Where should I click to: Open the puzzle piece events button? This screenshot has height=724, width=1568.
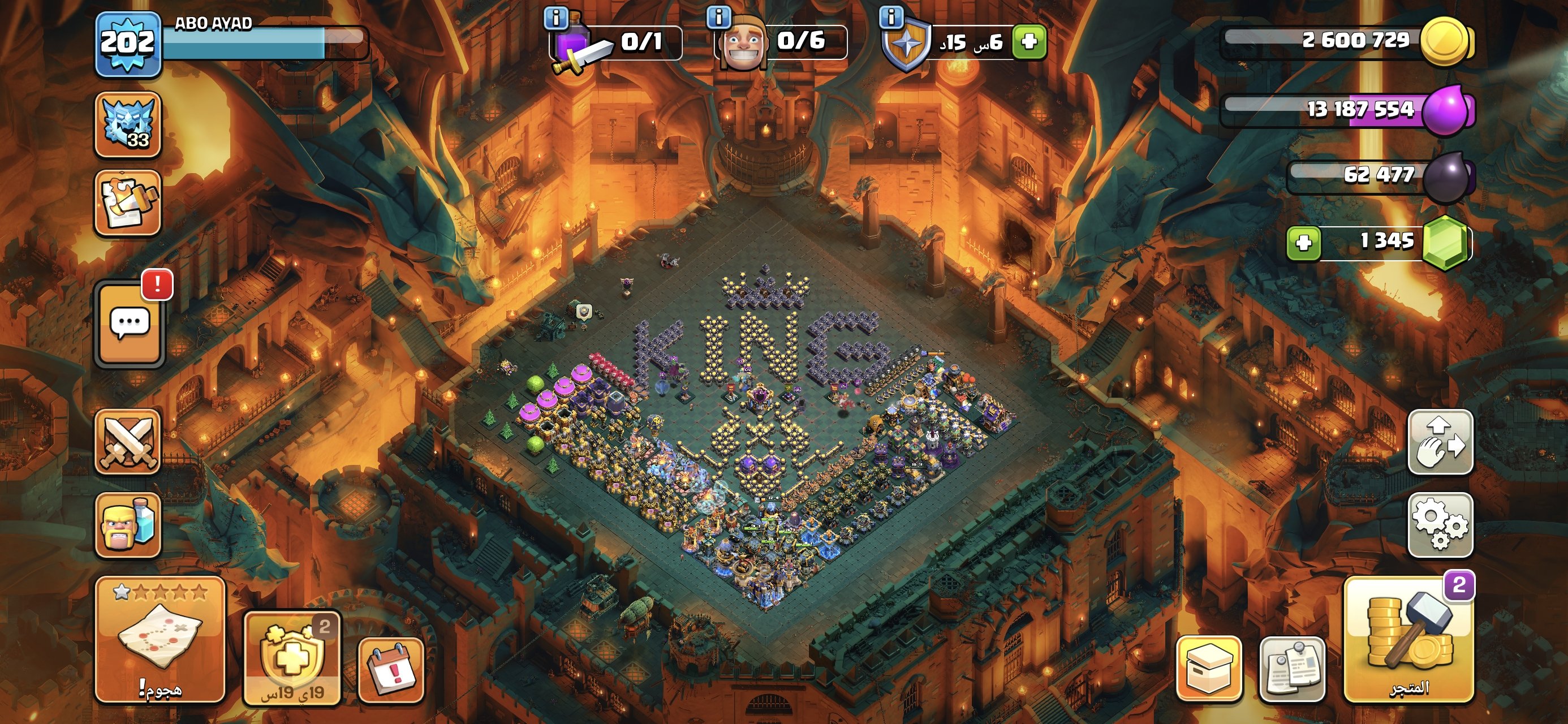(128, 202)
